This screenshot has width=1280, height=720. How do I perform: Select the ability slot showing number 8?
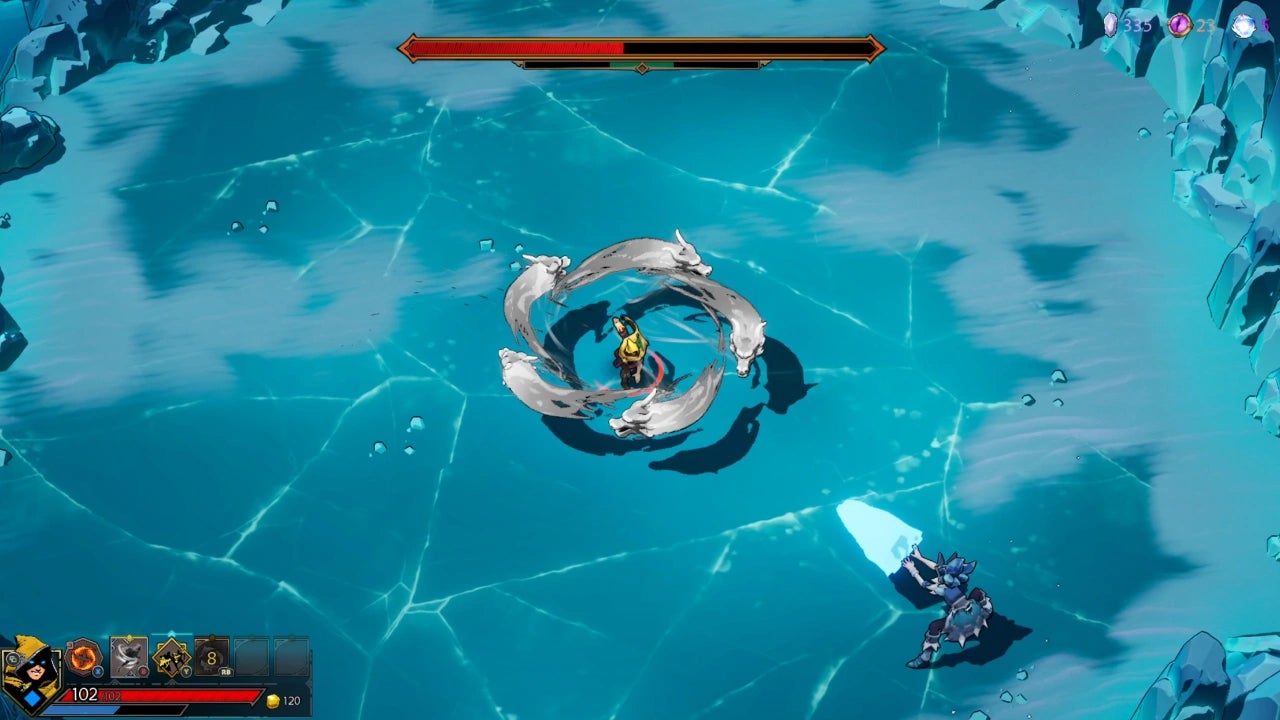[x=211, y=657]
